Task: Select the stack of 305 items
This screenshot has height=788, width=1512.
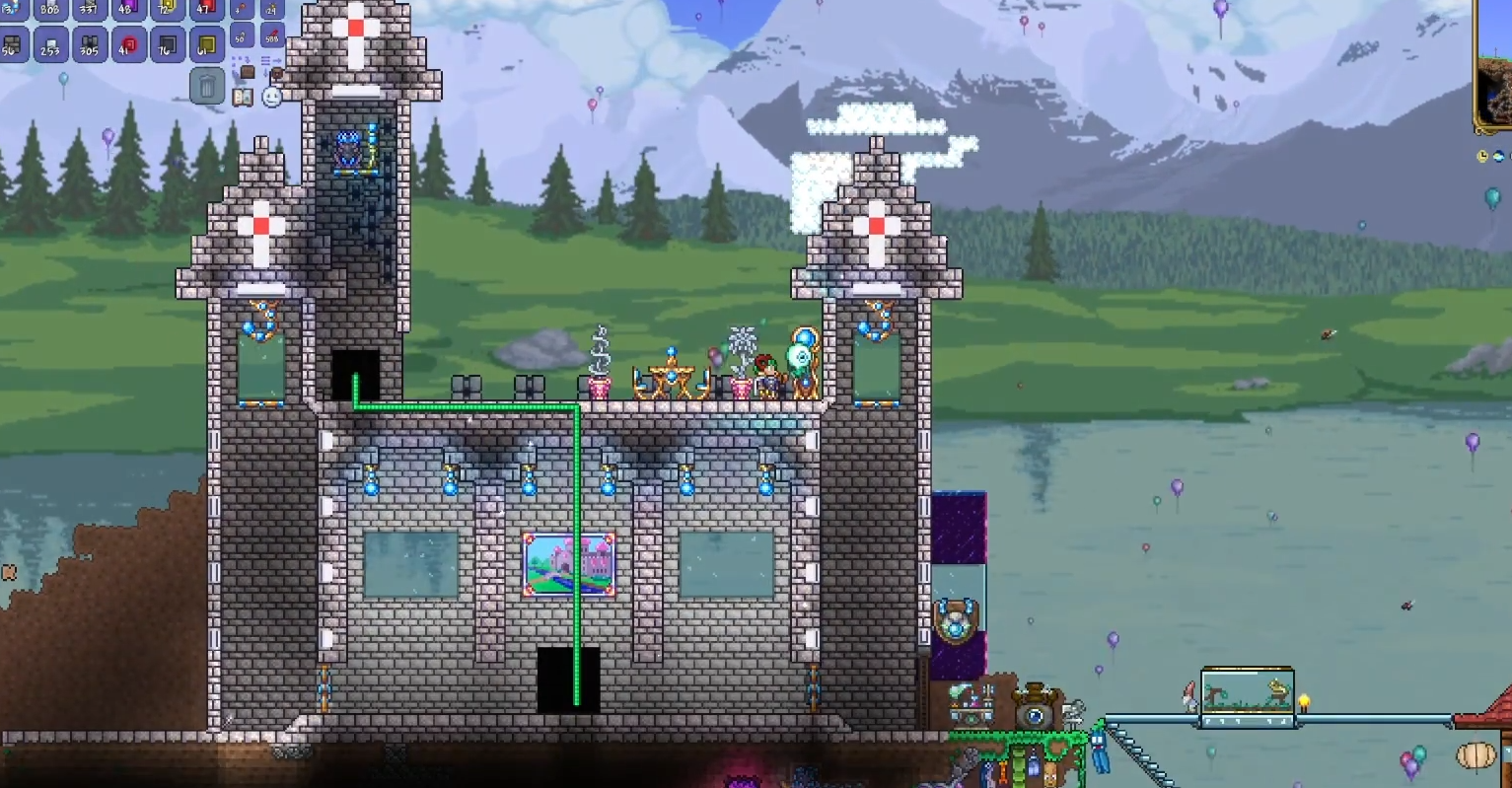Action: pyautogui.click(x=90, y=44)
